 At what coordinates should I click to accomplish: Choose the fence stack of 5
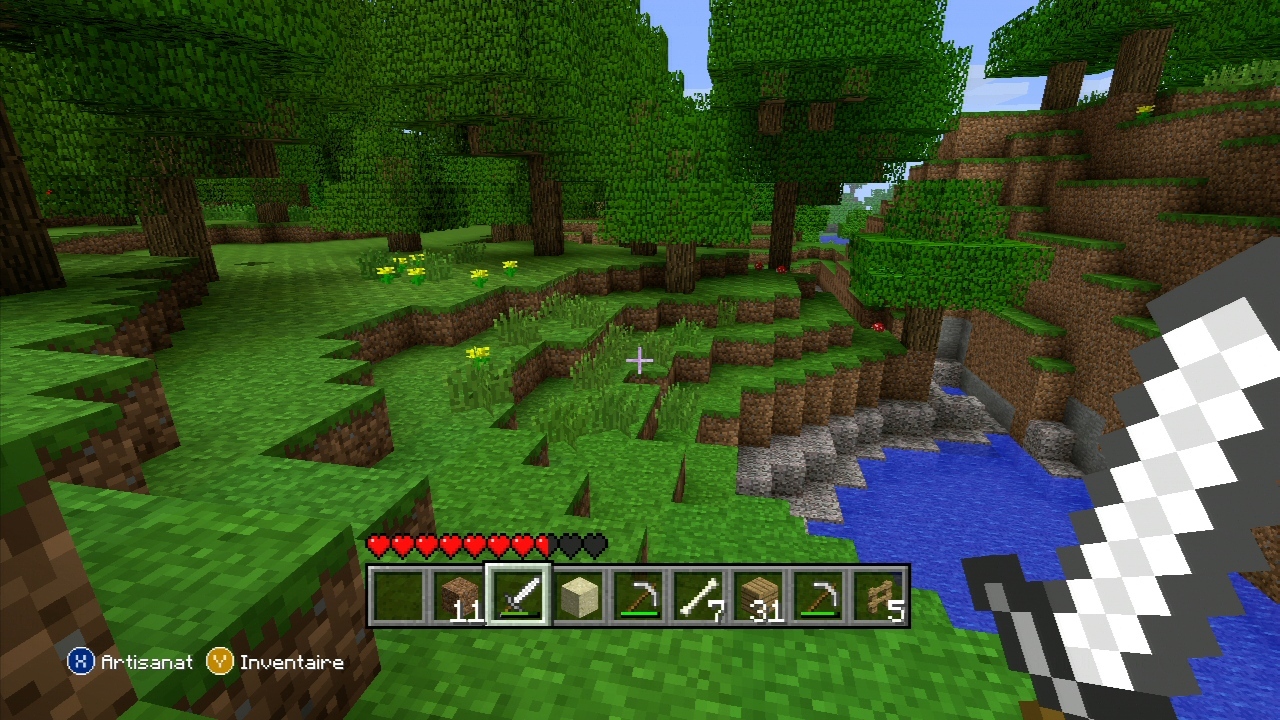[x=879, y=597]
